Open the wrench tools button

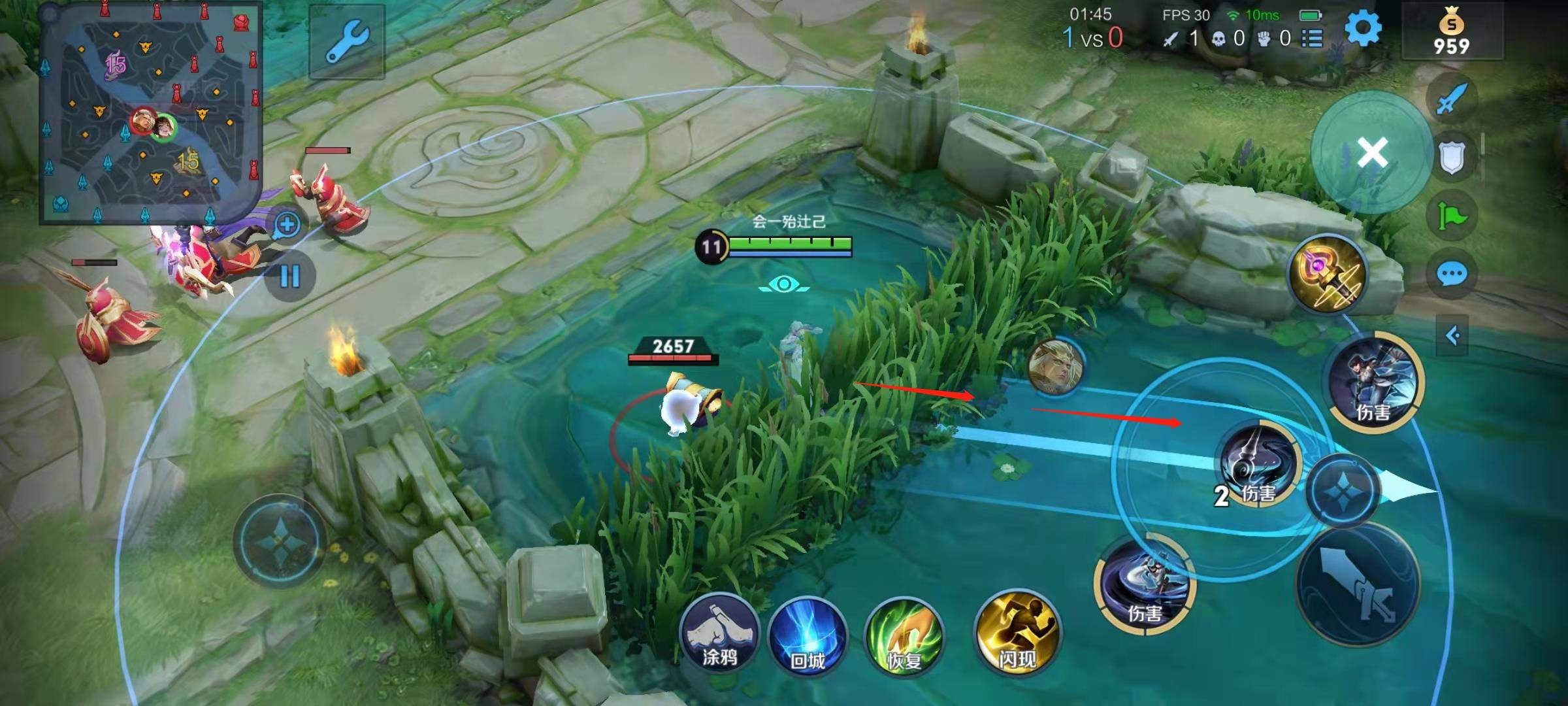[347, 41]
